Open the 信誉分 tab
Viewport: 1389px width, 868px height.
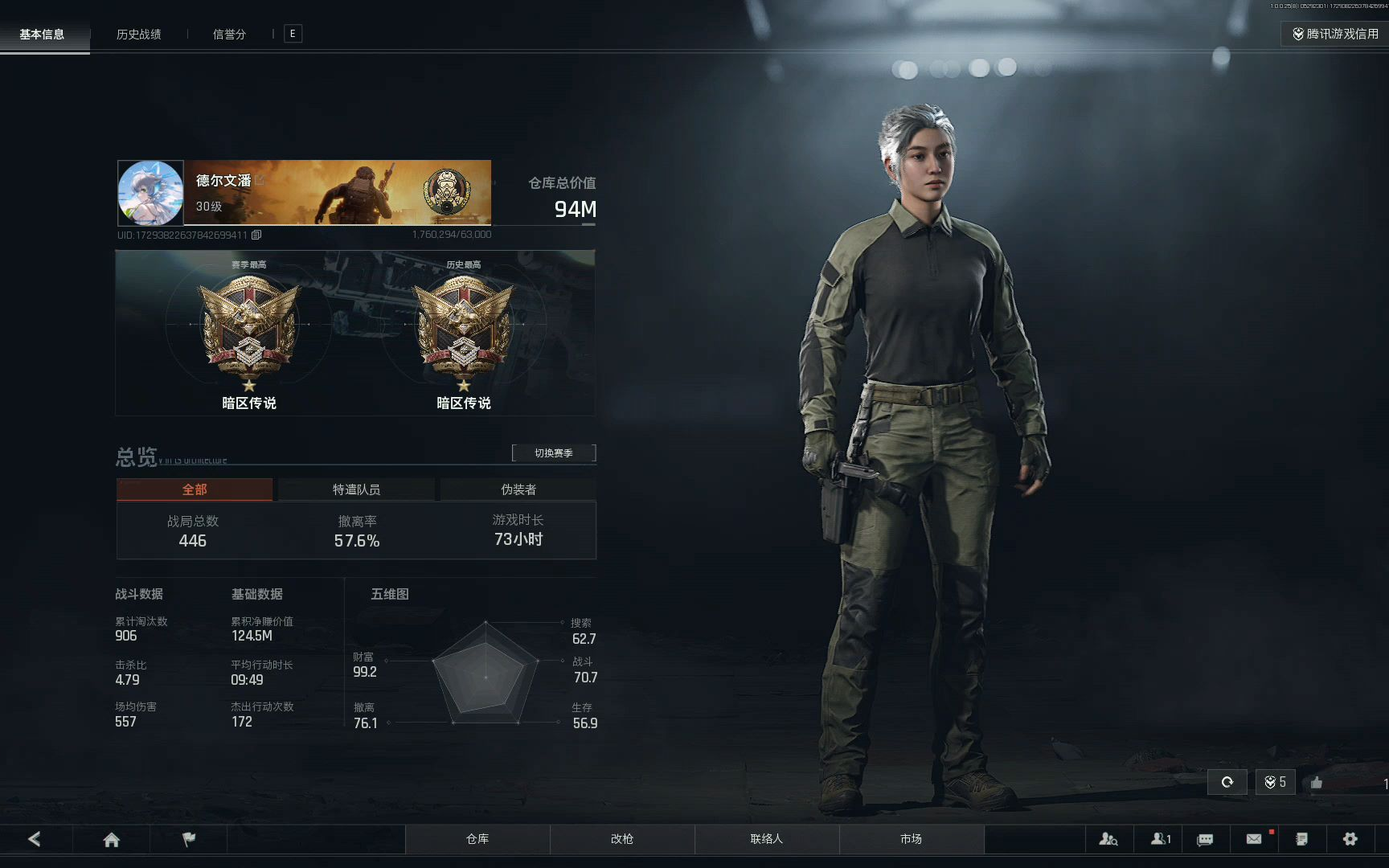(229, 35)
